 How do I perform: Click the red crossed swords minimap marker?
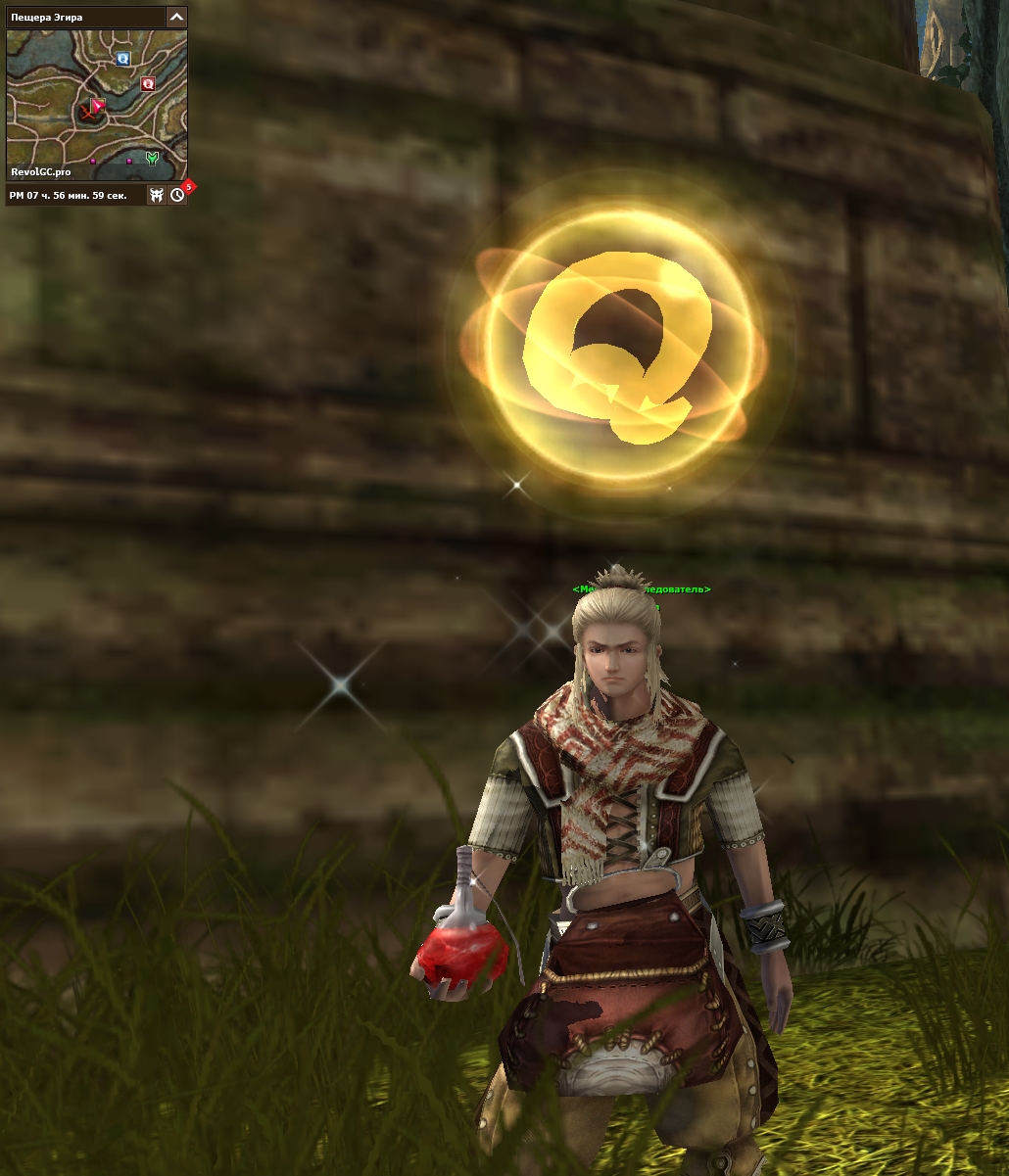(90, 114)
